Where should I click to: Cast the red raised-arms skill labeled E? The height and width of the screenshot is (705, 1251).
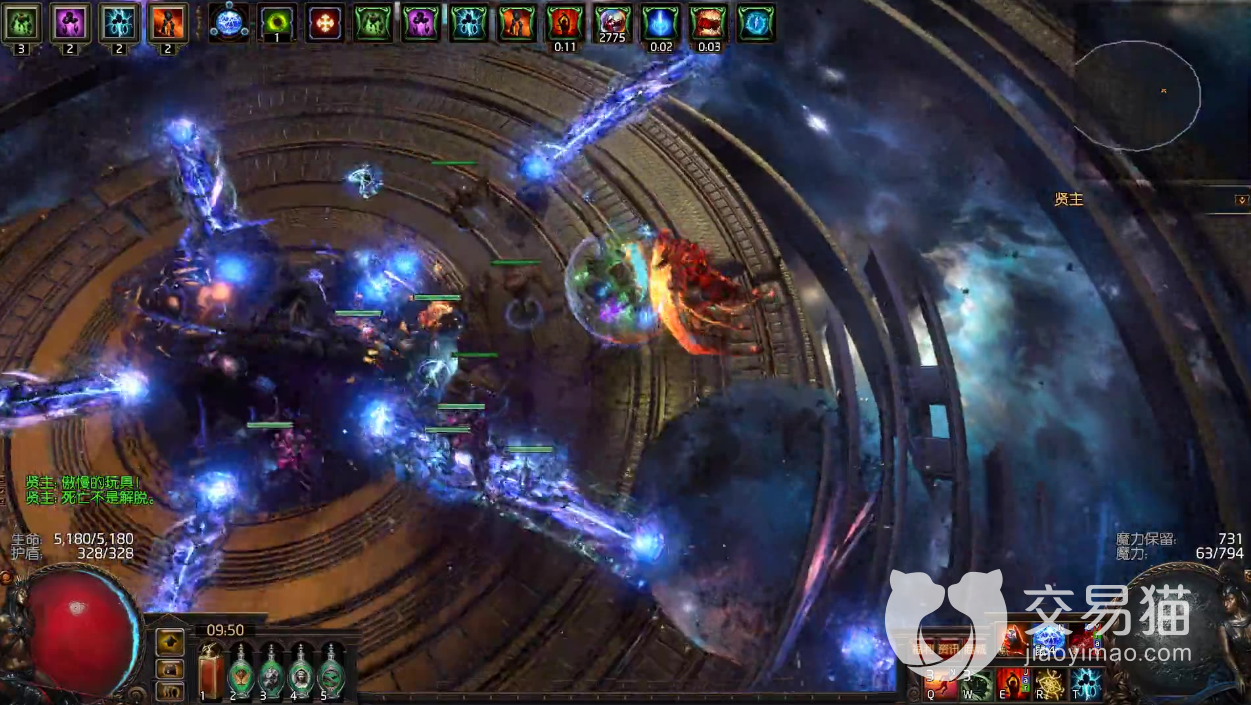pos(1013,684)
